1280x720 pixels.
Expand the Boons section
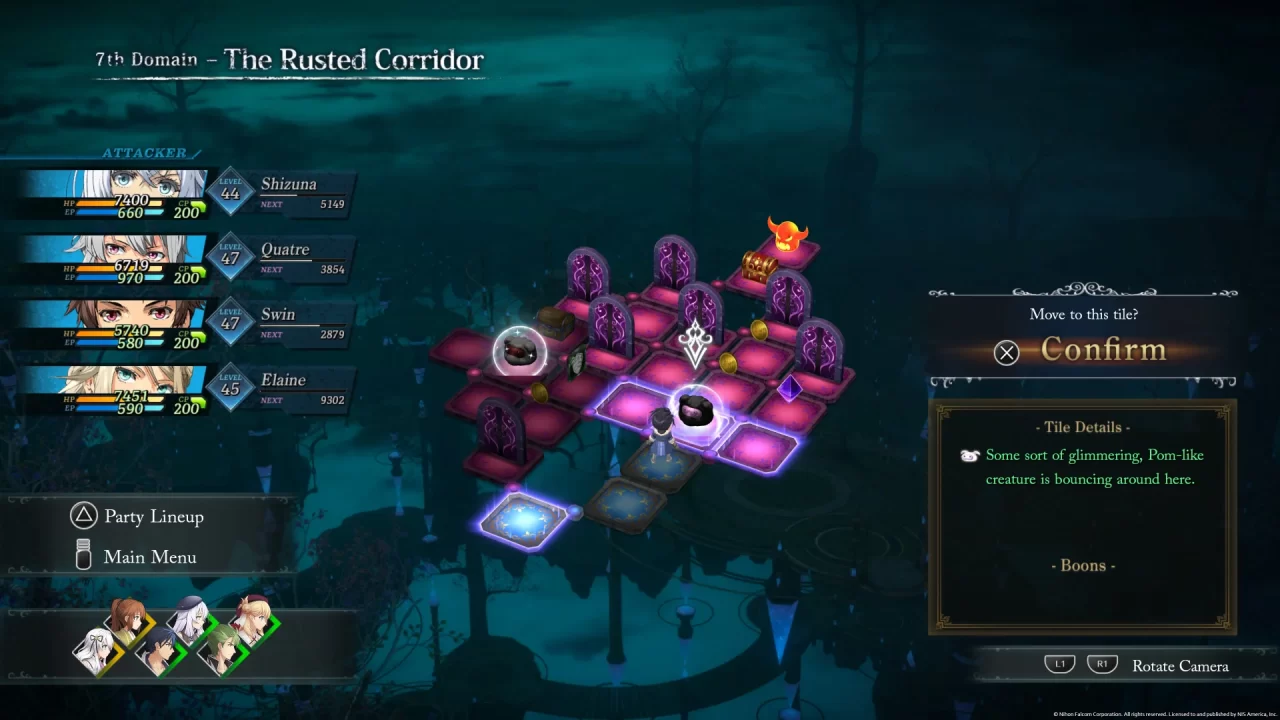click(x=1083, y=565)
